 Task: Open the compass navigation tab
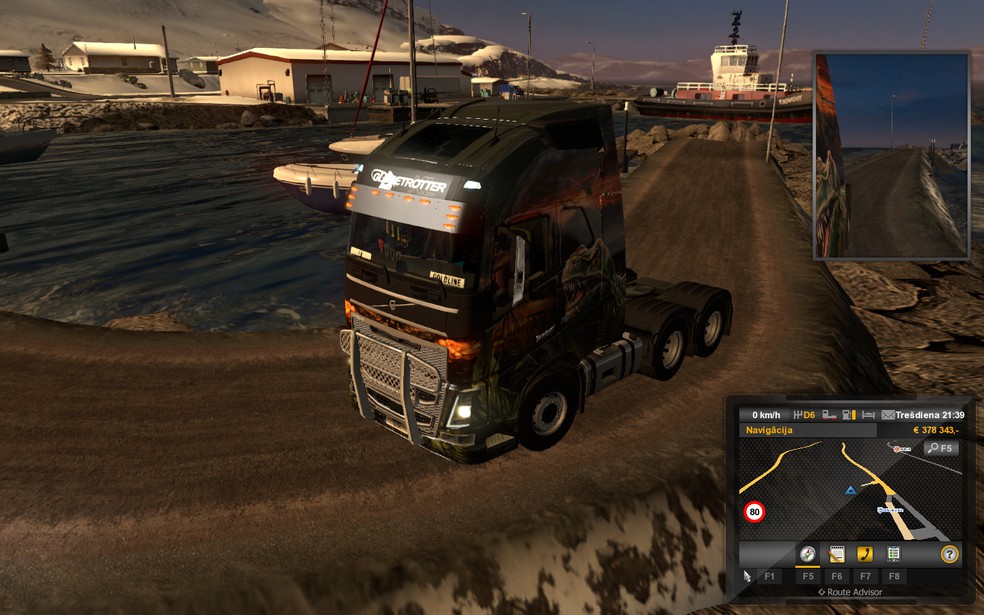point(807,554)
